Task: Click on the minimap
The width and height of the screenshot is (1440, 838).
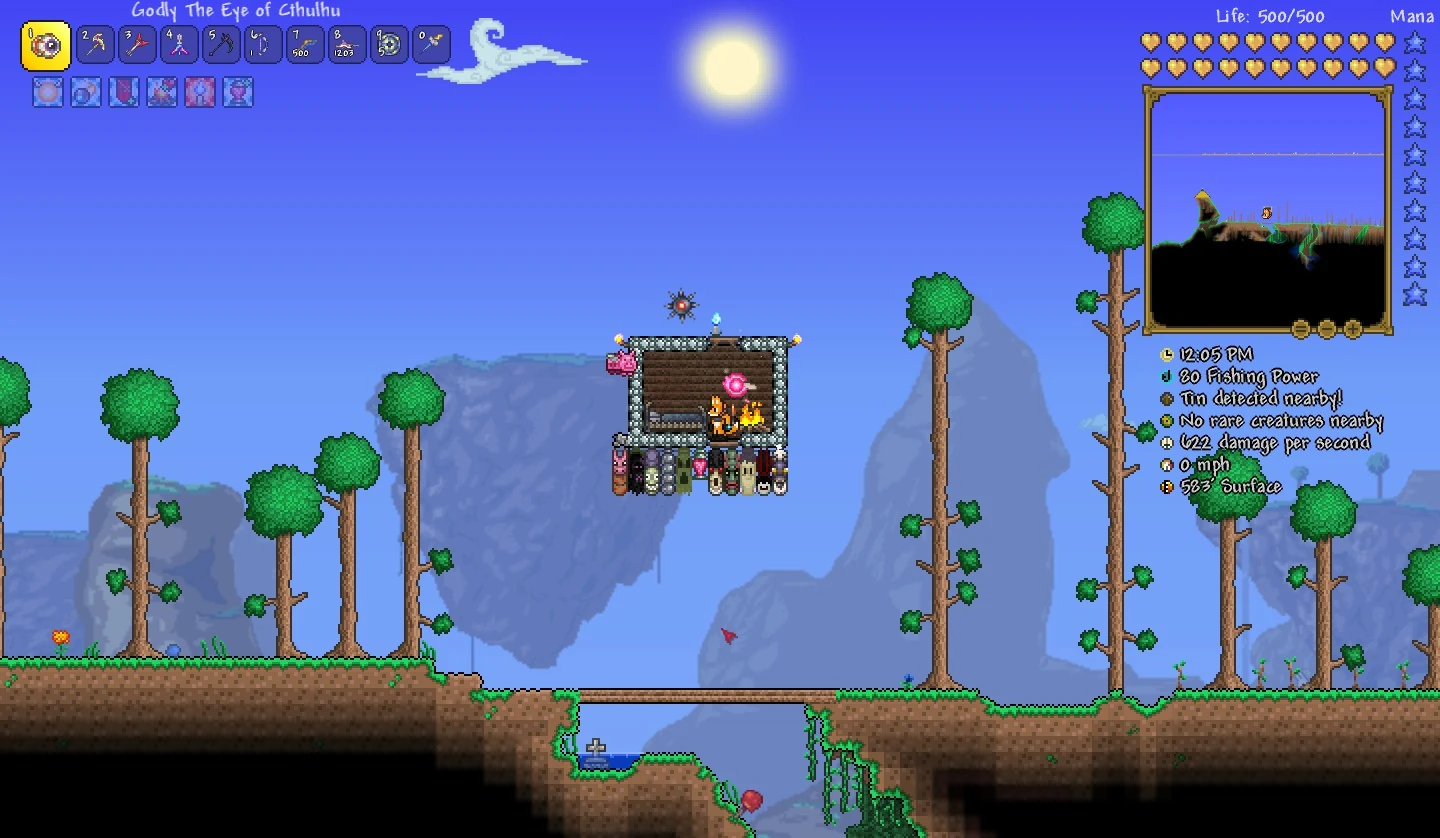Action: pos(1267,210)
